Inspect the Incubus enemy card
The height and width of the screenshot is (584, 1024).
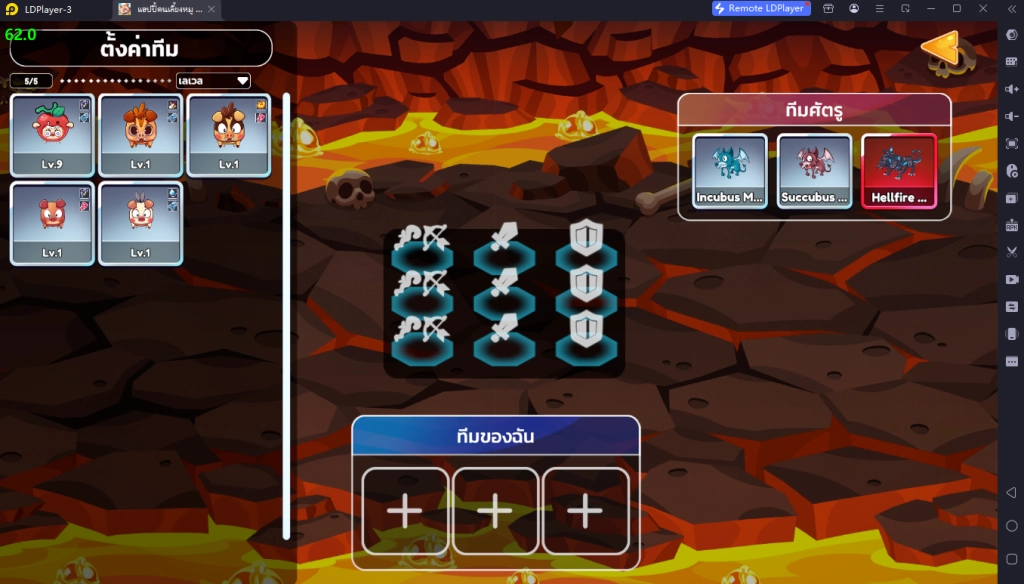pyautogui.click(x=730, y=170)
